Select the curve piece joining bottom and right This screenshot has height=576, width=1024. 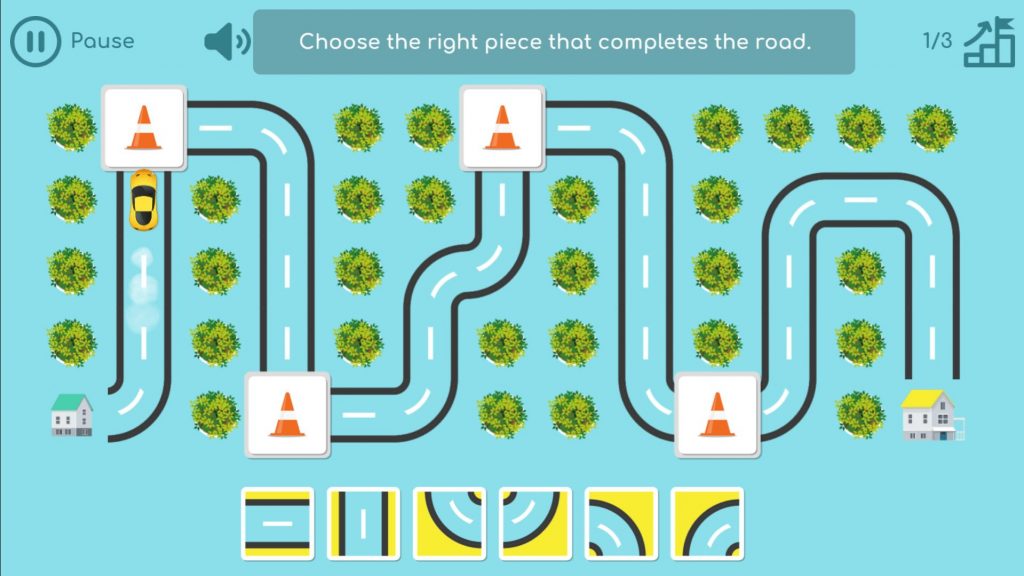pos(707,522)
